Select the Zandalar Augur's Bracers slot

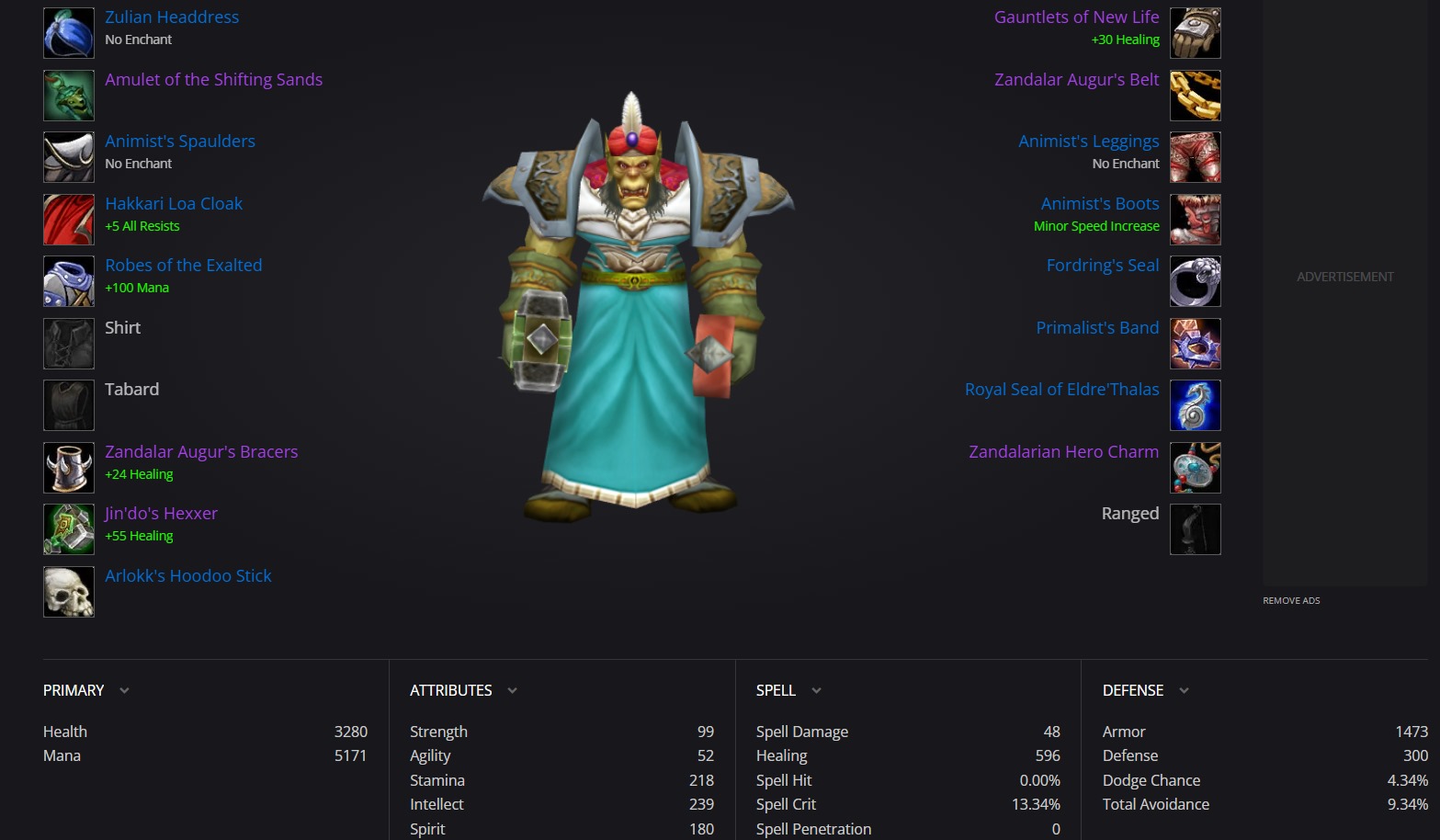pos(69,468)
